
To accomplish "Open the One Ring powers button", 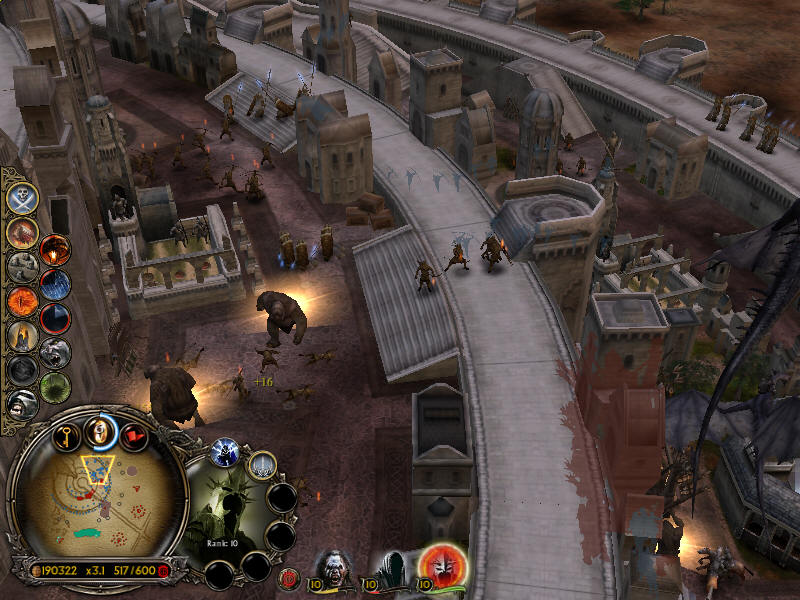I will tap(98, 432).
